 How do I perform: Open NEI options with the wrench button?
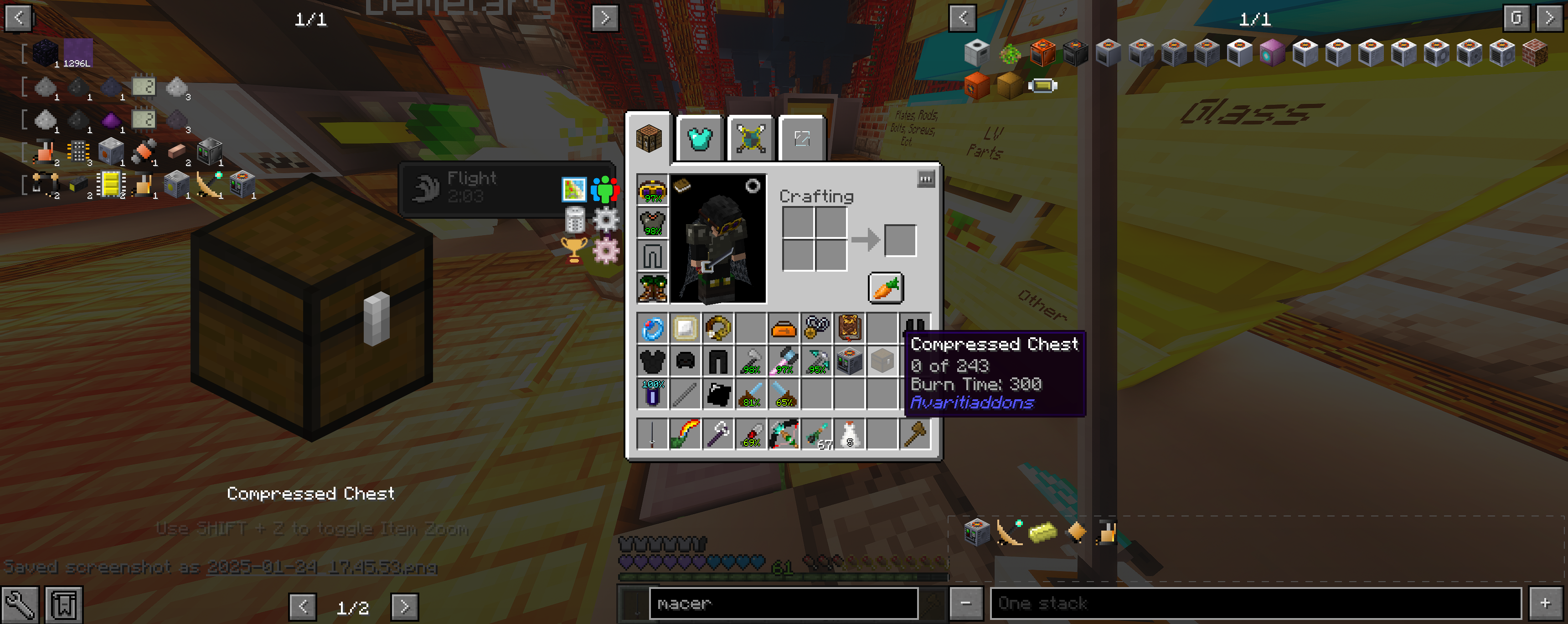tap(20, 604)
